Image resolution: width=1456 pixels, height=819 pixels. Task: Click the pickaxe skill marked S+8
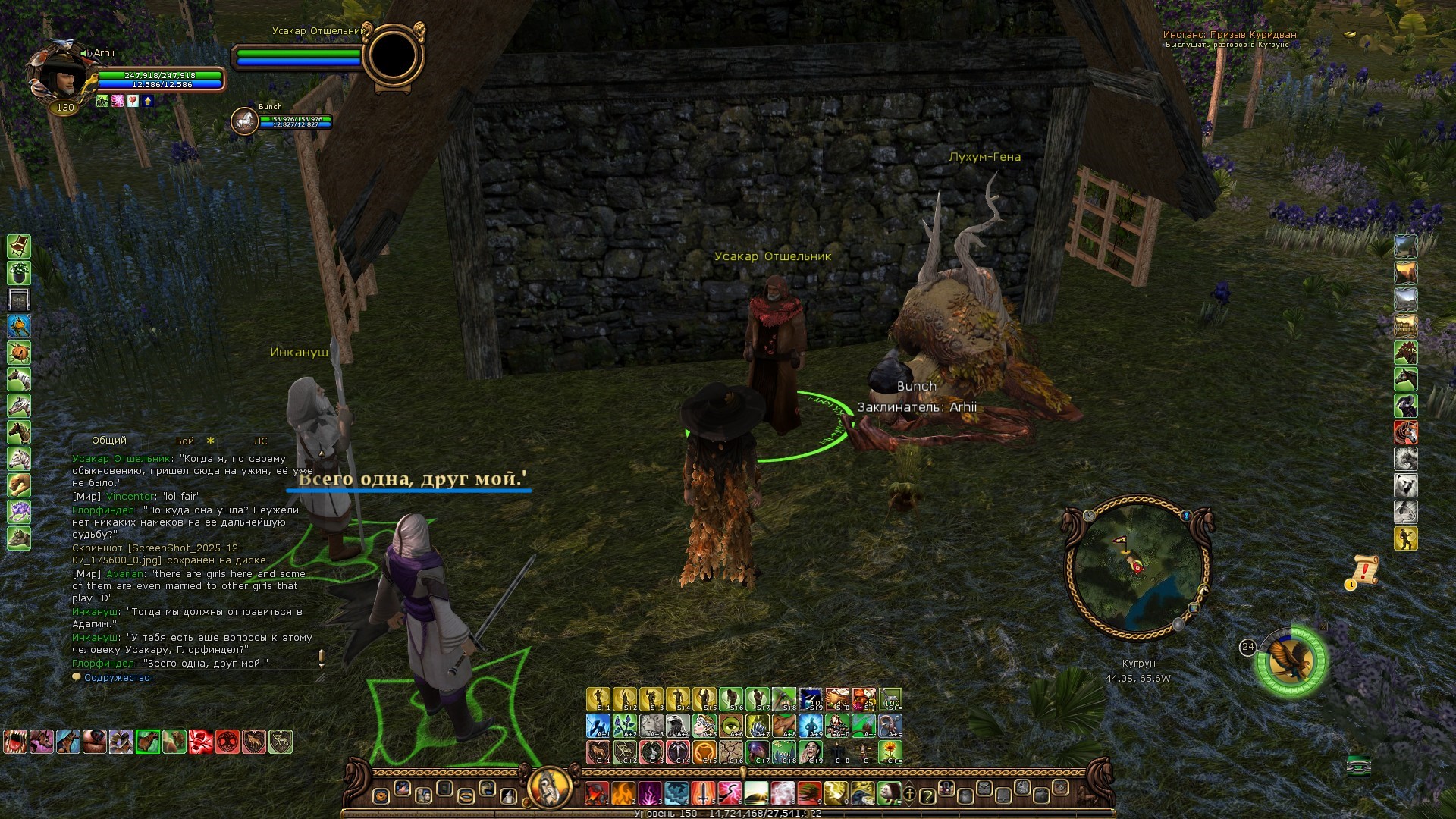[784, 699]
